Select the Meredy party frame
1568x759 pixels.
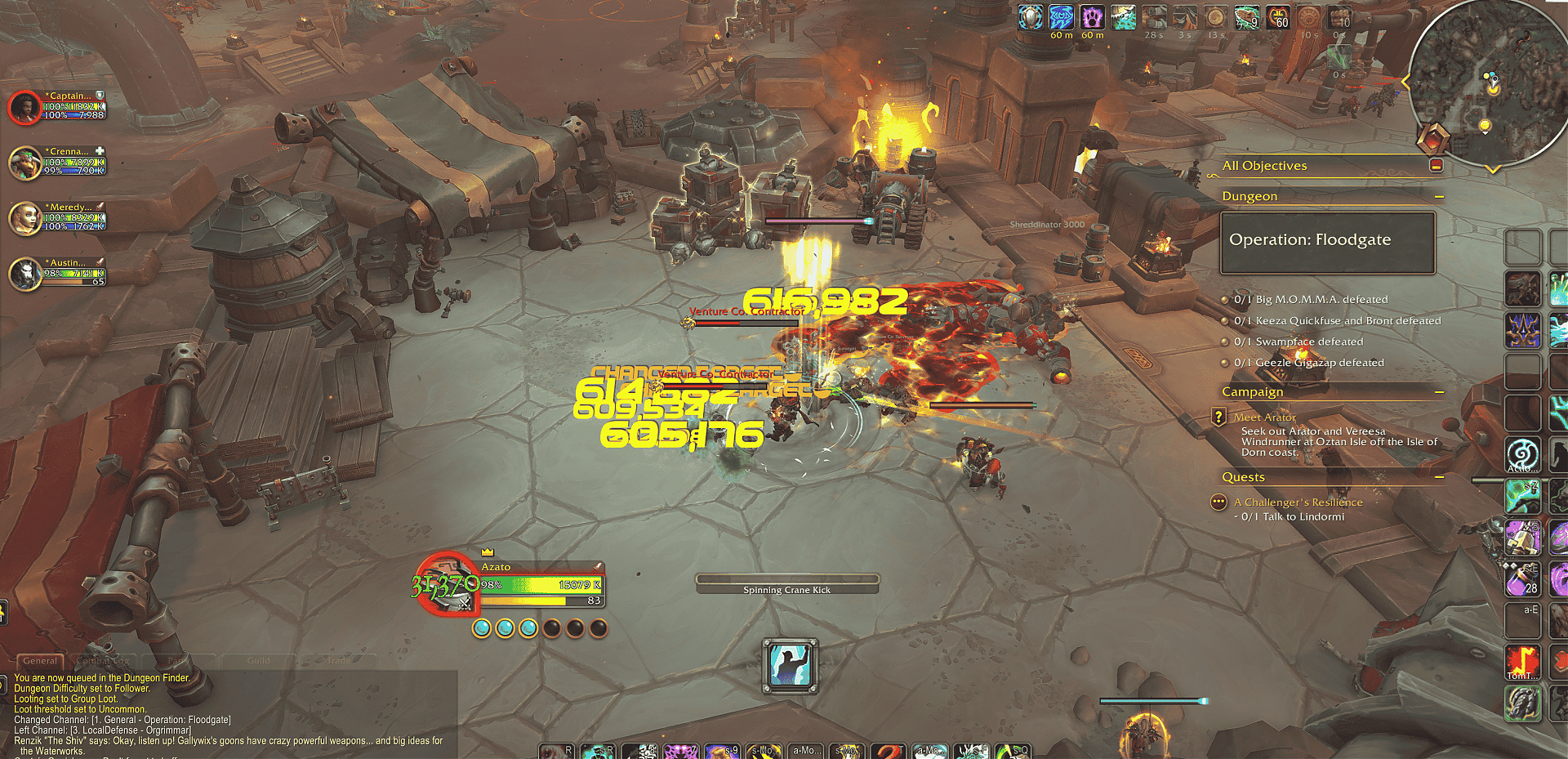[x=26, y=218]
